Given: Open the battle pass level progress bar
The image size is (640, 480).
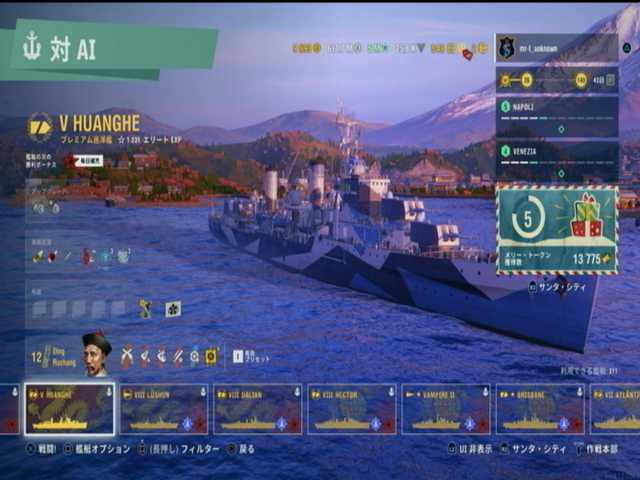Looking at the screenshot, I should [x=556, y=80].
